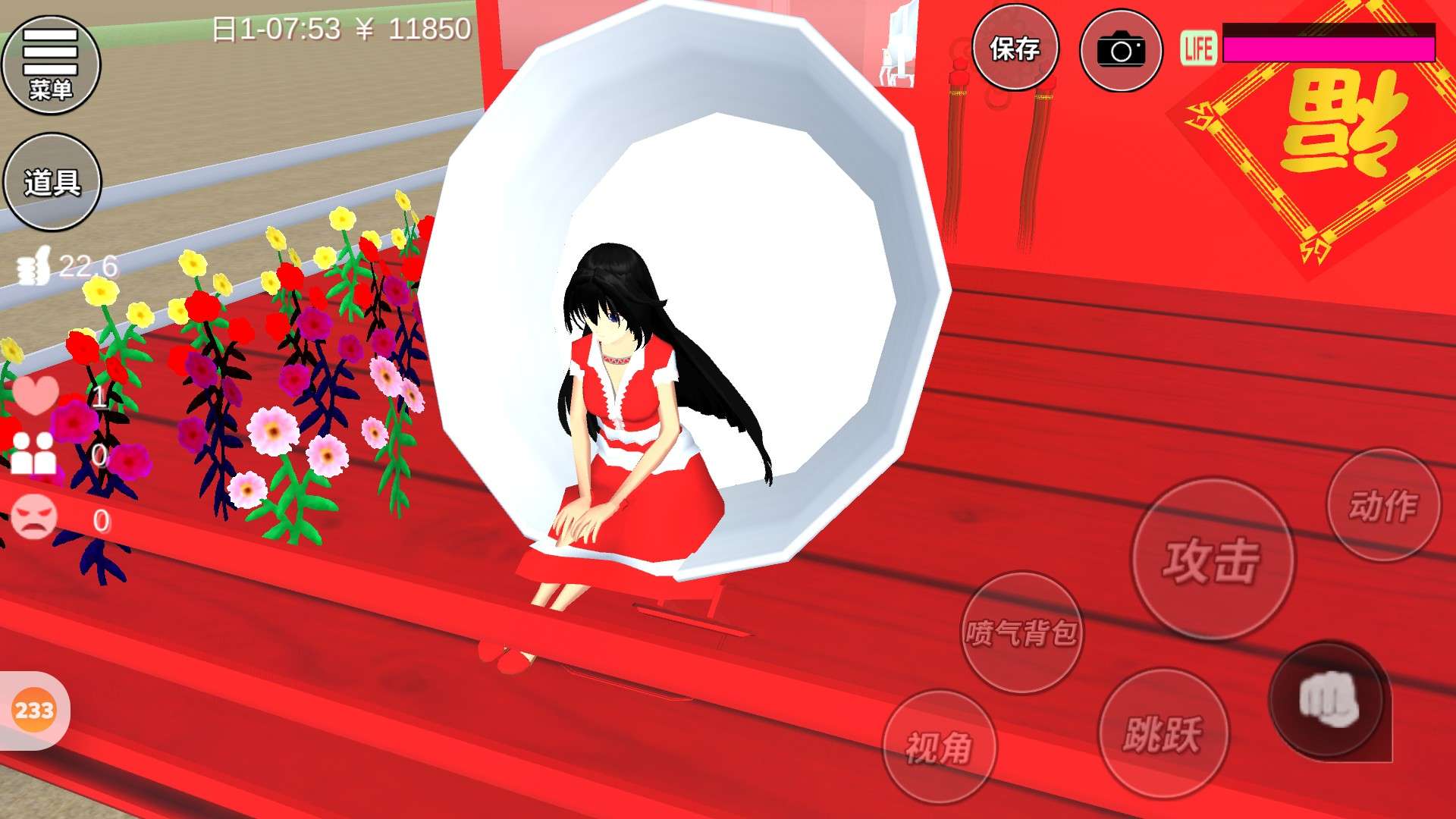1456x819 pixels.
Task: Jump using the 跳跃 button
Action: coord(1163,733)
